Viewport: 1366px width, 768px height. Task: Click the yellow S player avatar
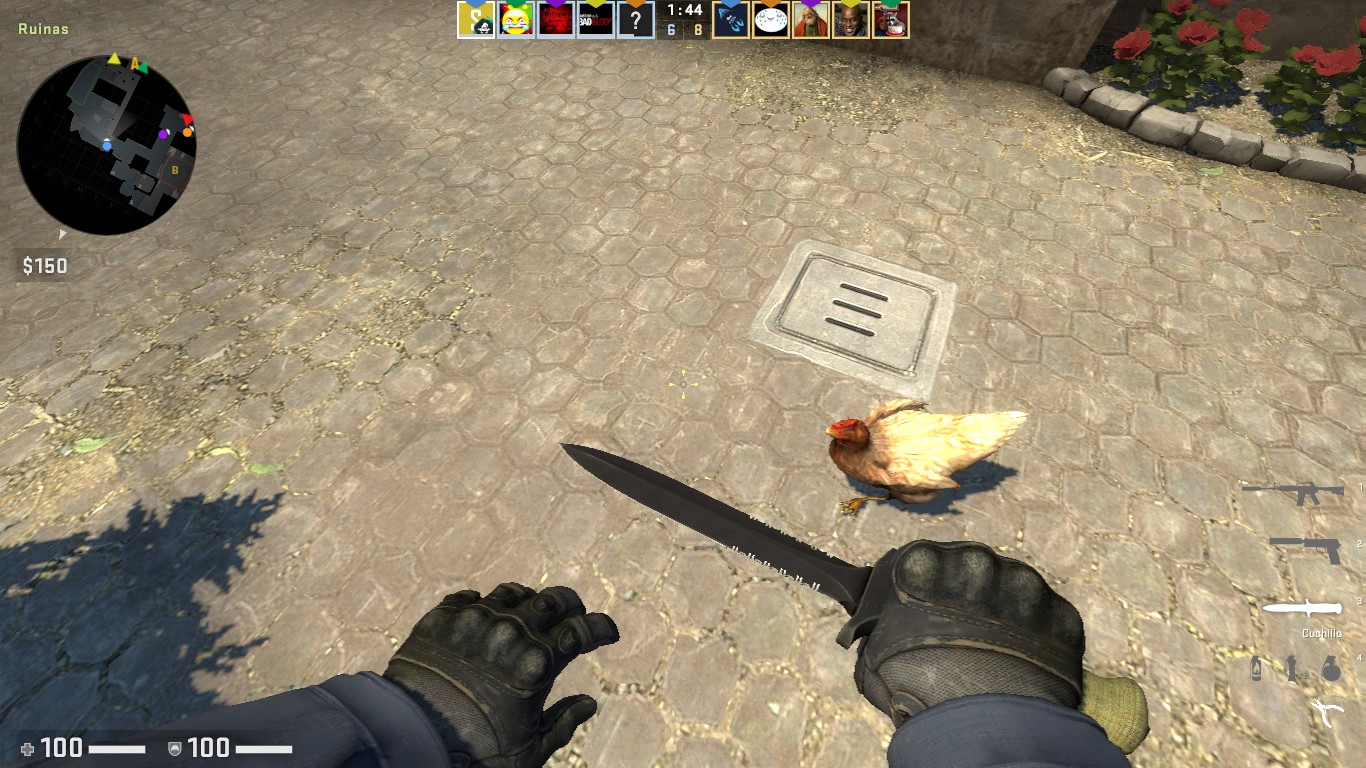tap(476, 19)
